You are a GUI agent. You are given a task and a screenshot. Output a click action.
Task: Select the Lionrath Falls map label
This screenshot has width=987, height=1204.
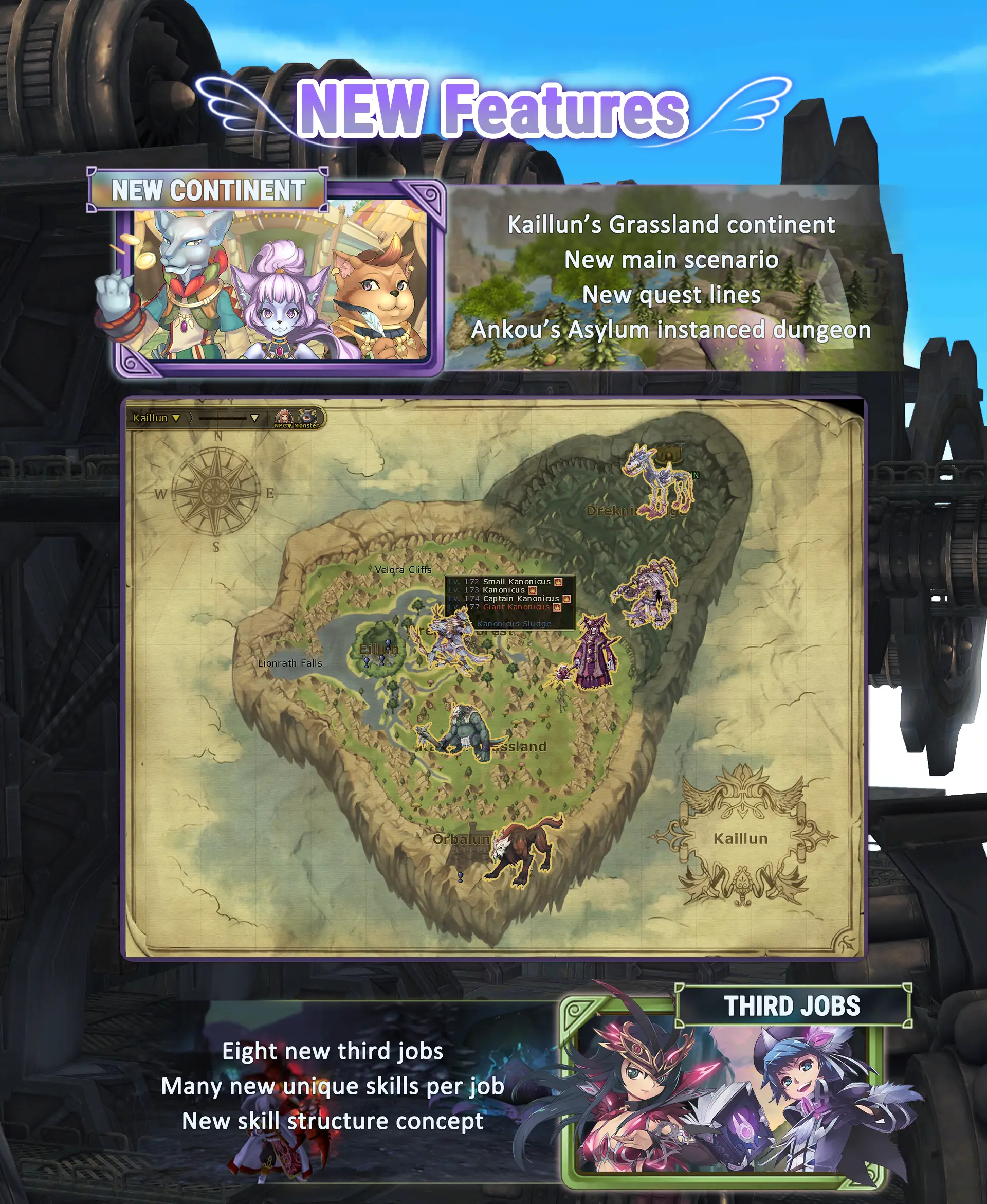[289, 663]
